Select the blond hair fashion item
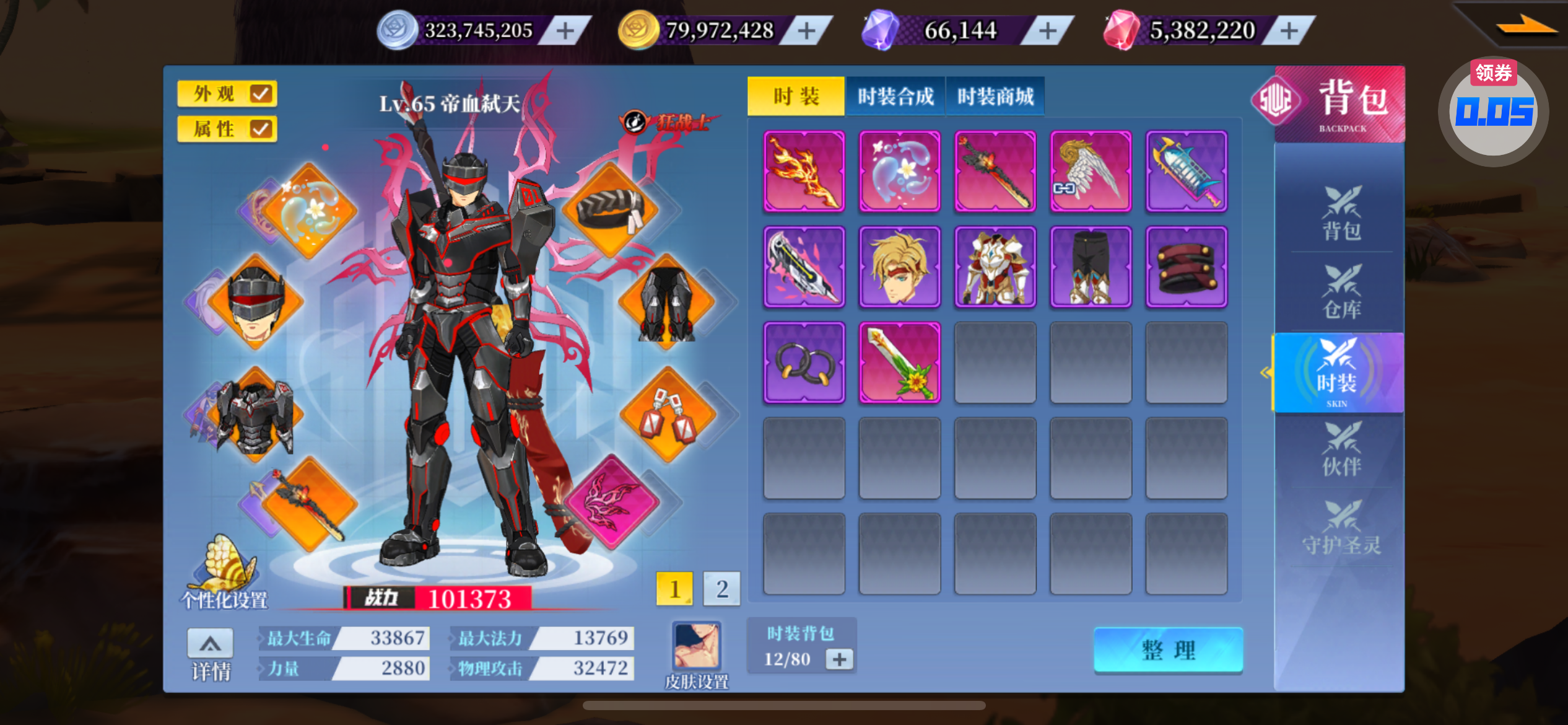Screen dimensions: 1568x725 (x=899, y=267)
